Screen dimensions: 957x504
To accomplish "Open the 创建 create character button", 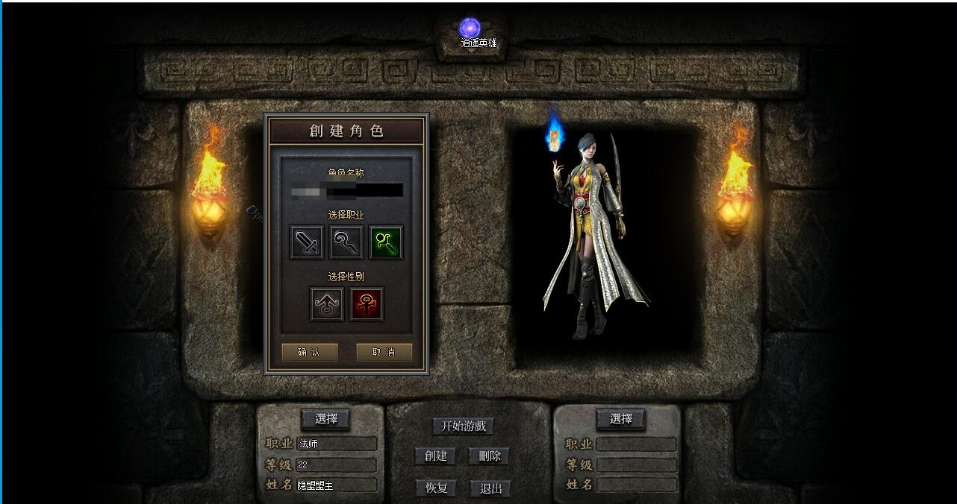I will click(435, 456).
